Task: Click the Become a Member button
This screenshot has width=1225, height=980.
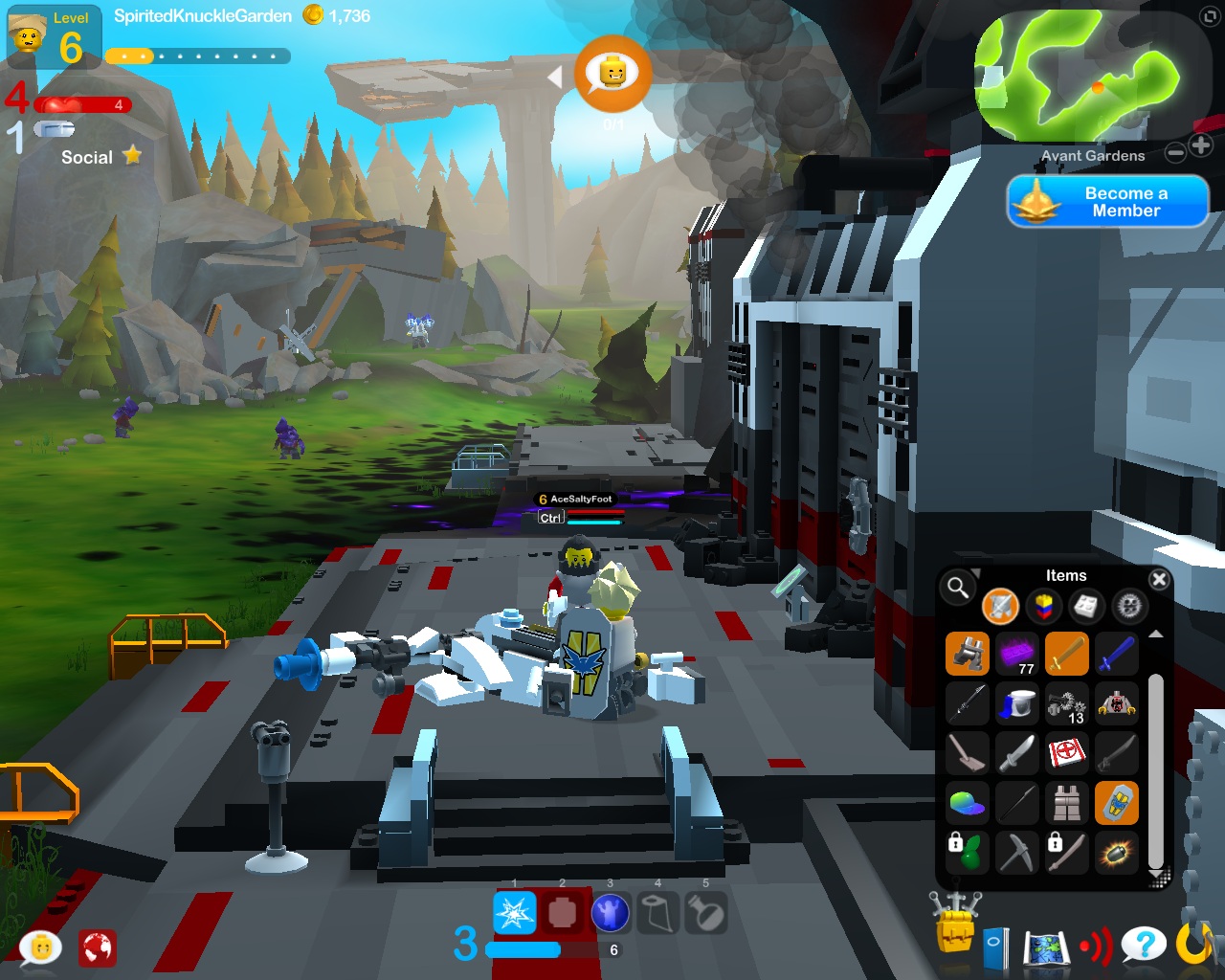Action: coord(1107,201)
